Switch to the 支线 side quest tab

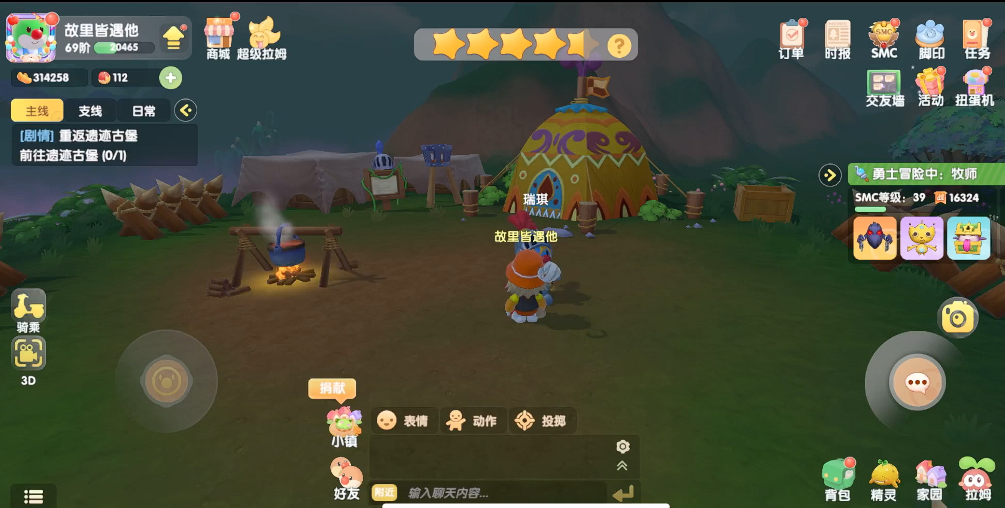[x=90, y=111]
